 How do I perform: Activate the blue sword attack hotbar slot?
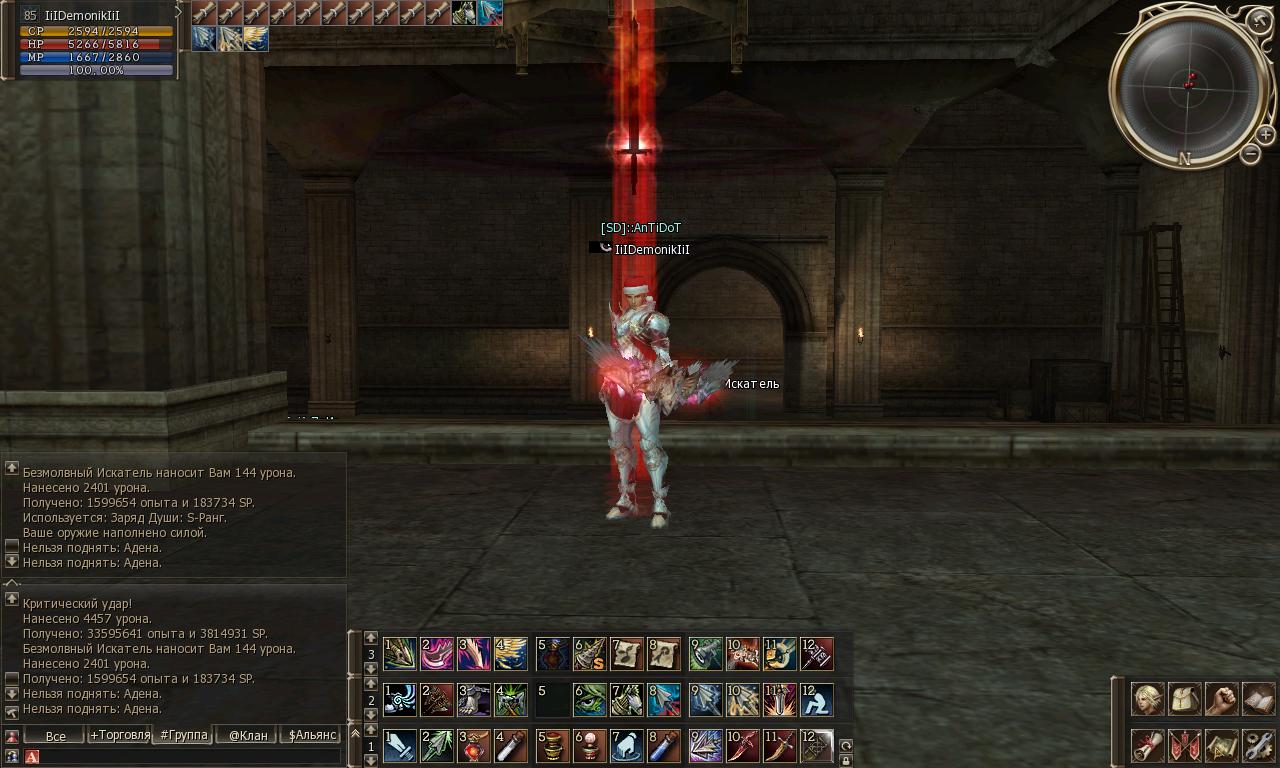point(400,746)
